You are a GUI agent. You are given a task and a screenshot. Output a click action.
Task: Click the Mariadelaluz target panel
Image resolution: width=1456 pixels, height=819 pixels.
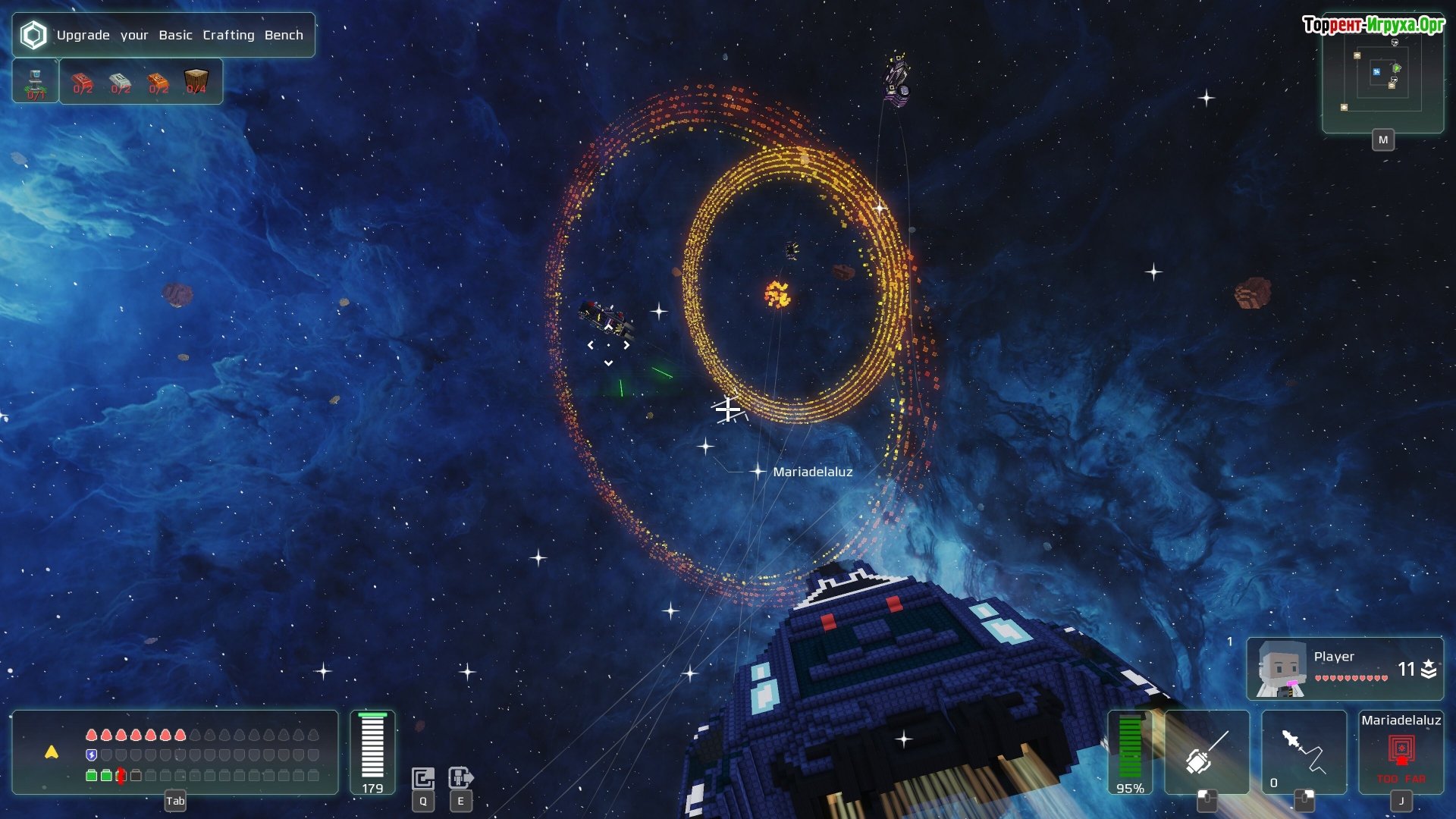click(1401, 752)
